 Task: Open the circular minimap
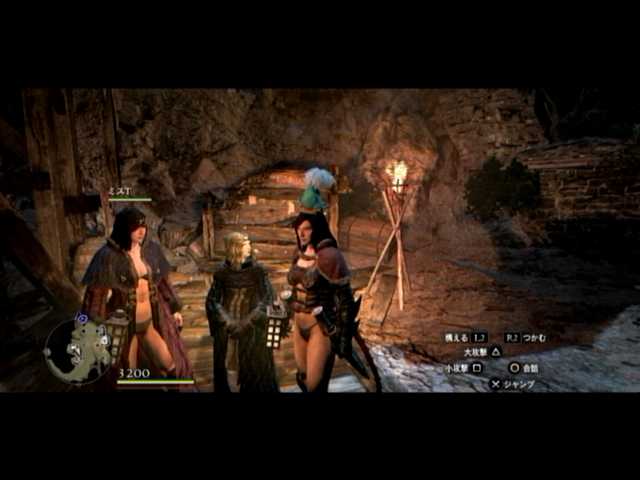pos(78,350)
